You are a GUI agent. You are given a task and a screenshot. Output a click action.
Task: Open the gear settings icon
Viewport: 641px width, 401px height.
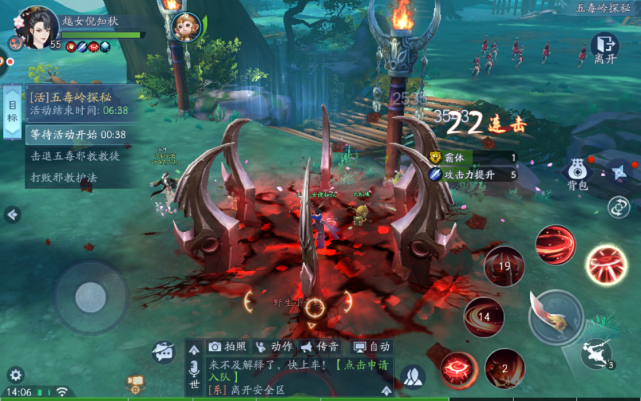pyautogui.click(x=15, y=375)
